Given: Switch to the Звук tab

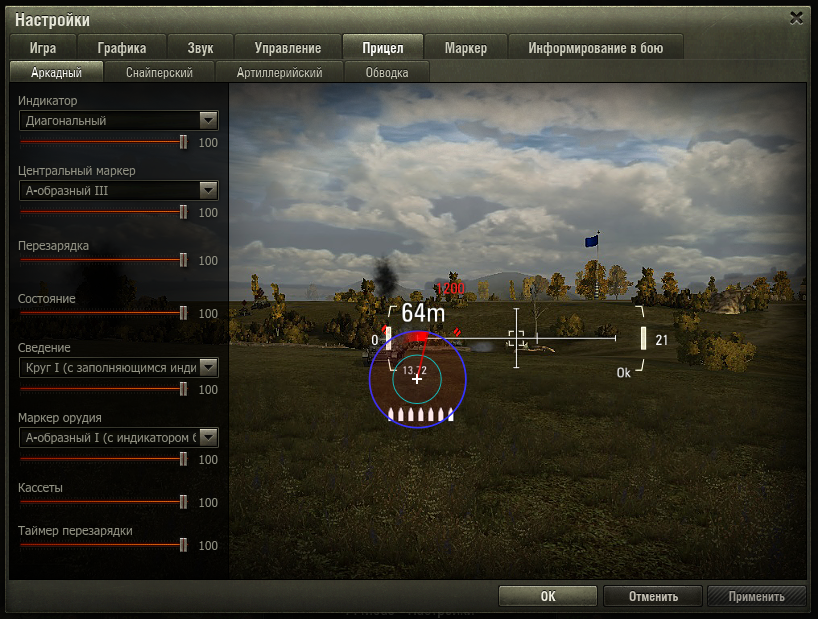Looking at the screenshot, I should [200, 48].
